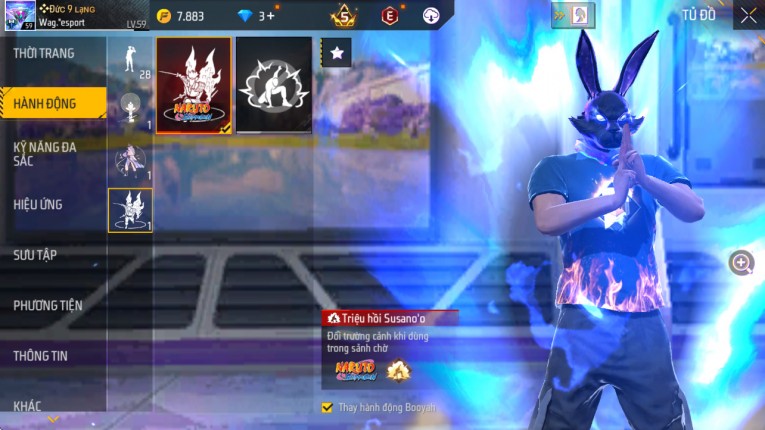Add diamonds via the diamond counter
Viewport: 765px width, 430px height.
pyautogui.click(x=266, y=15)
